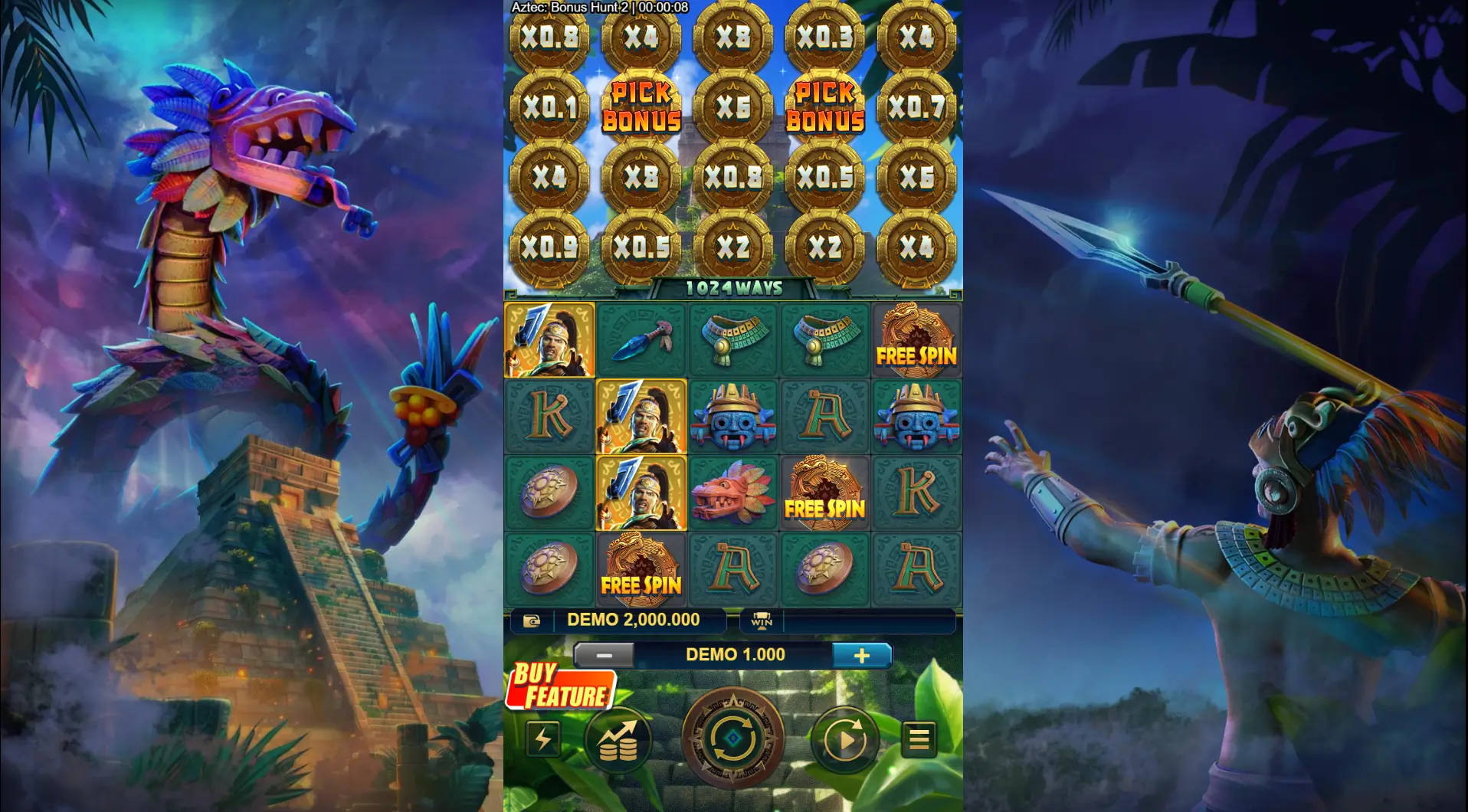Click the feathered serpent symbol on the third reel
Viewport: 1468px width, 812px height.
[x=733, y=494]
